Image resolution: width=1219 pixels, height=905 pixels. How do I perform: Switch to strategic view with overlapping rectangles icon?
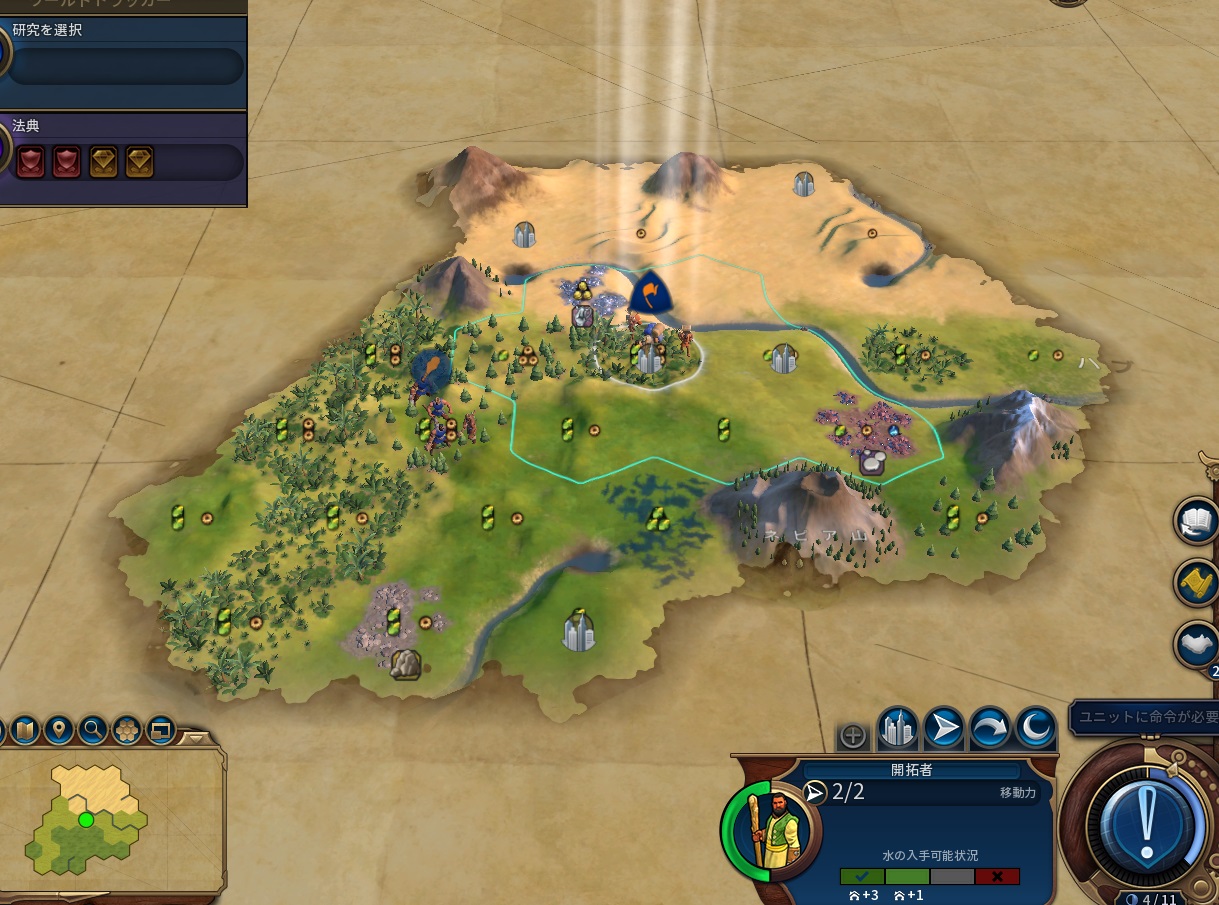pyautogui.click(x=160, y=730)
